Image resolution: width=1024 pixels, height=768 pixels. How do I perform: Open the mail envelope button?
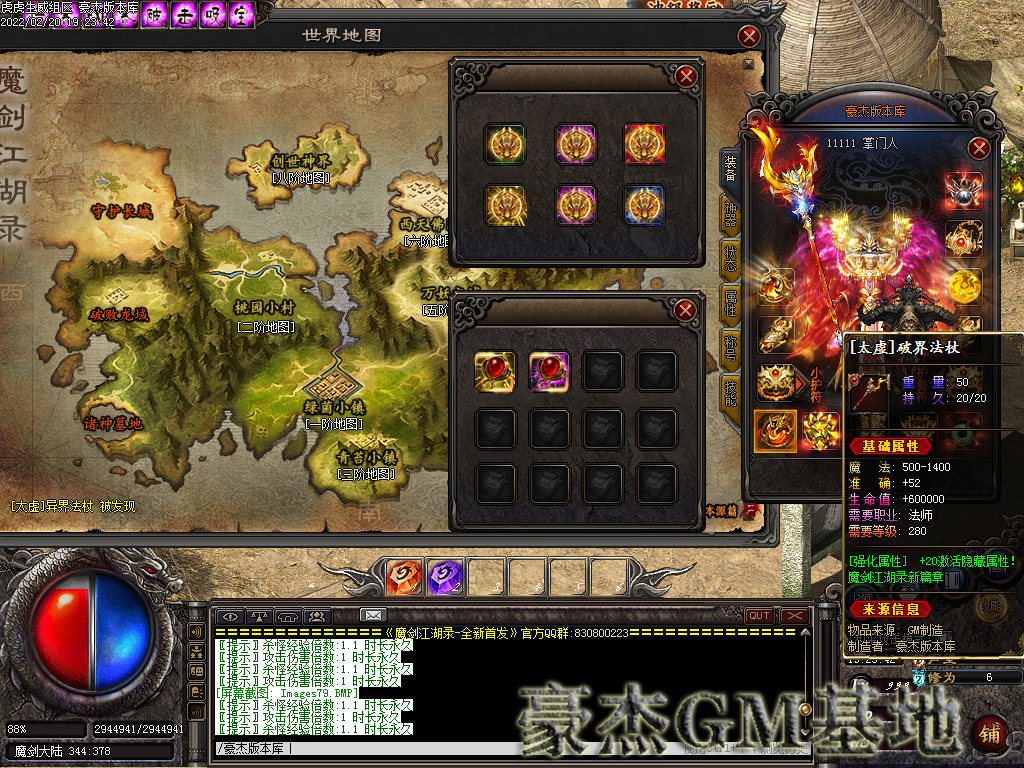click(373, 615)
